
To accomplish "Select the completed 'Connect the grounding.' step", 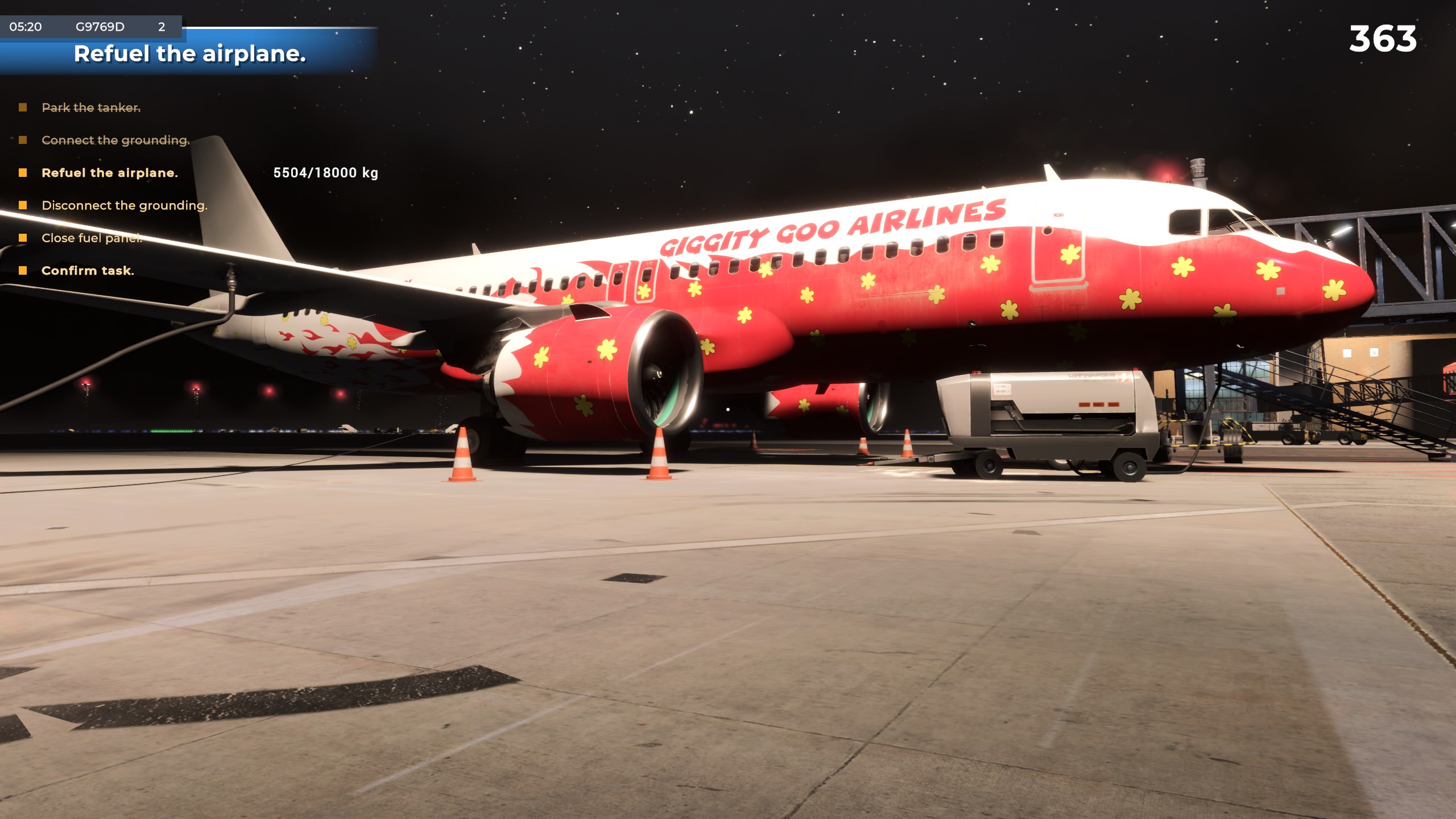I will tap(115, 140).
